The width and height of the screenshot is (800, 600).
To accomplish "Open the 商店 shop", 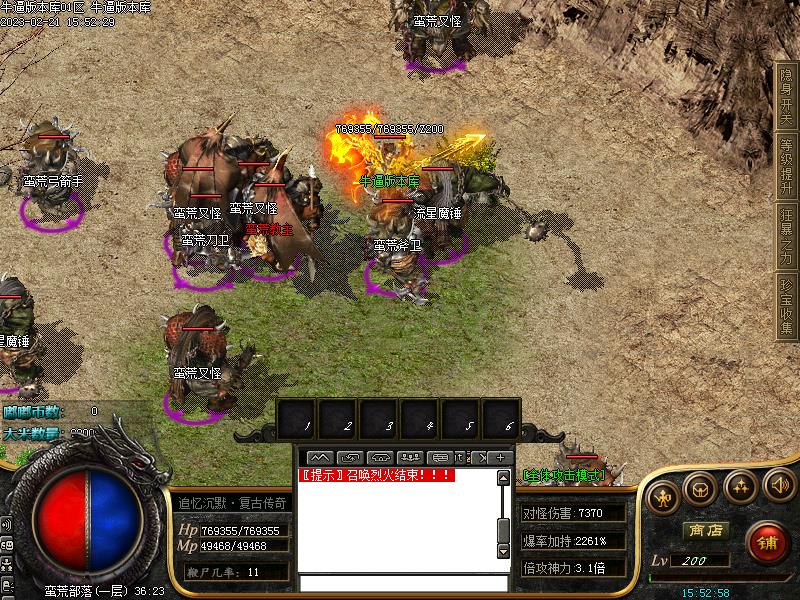I will point(705,531).
